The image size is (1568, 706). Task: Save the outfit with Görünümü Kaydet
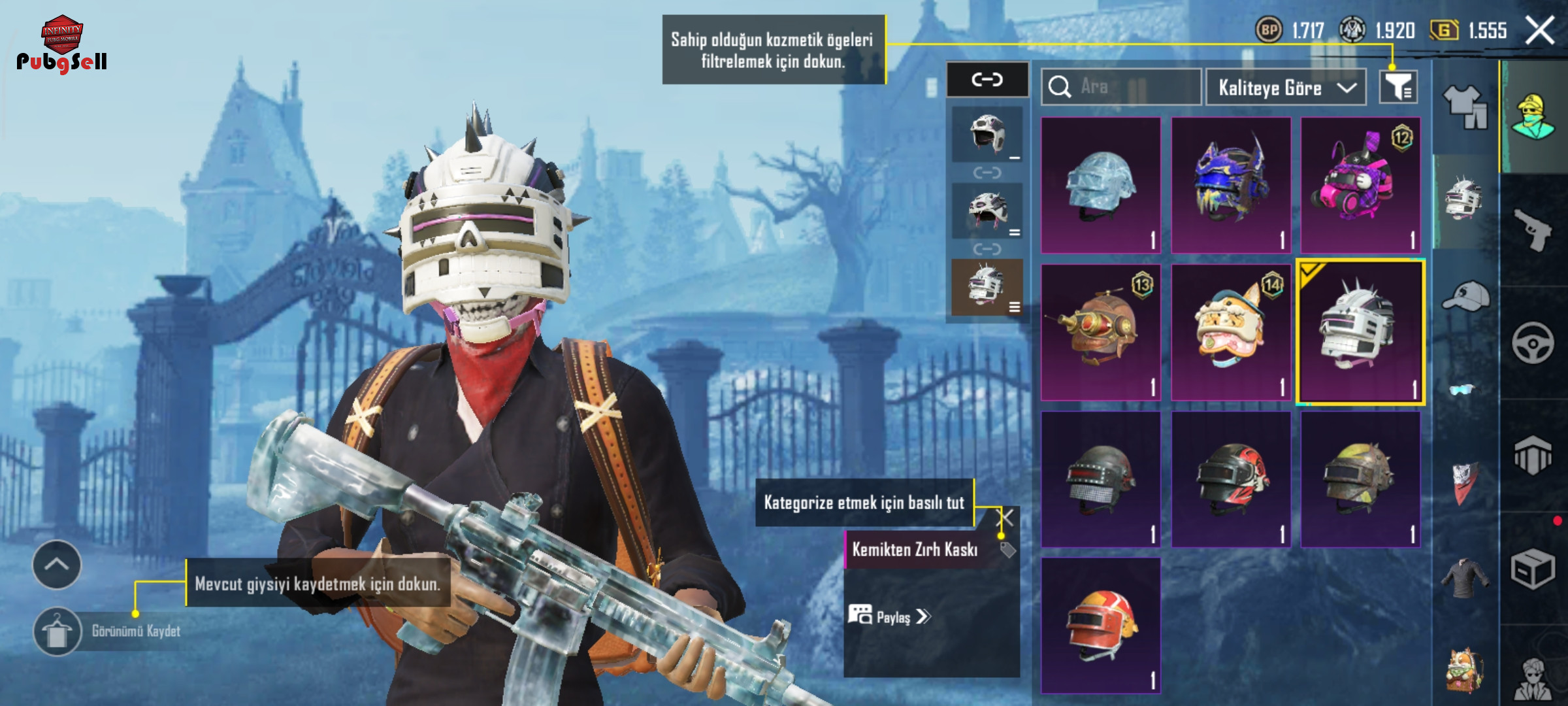tap(57, 631)
